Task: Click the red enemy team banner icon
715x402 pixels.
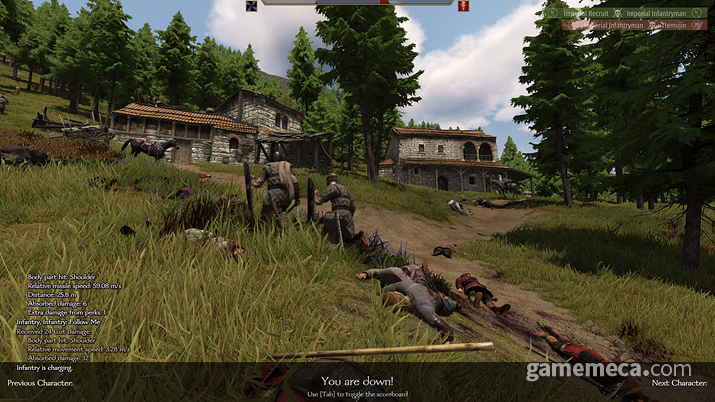Action: (464, 6)
